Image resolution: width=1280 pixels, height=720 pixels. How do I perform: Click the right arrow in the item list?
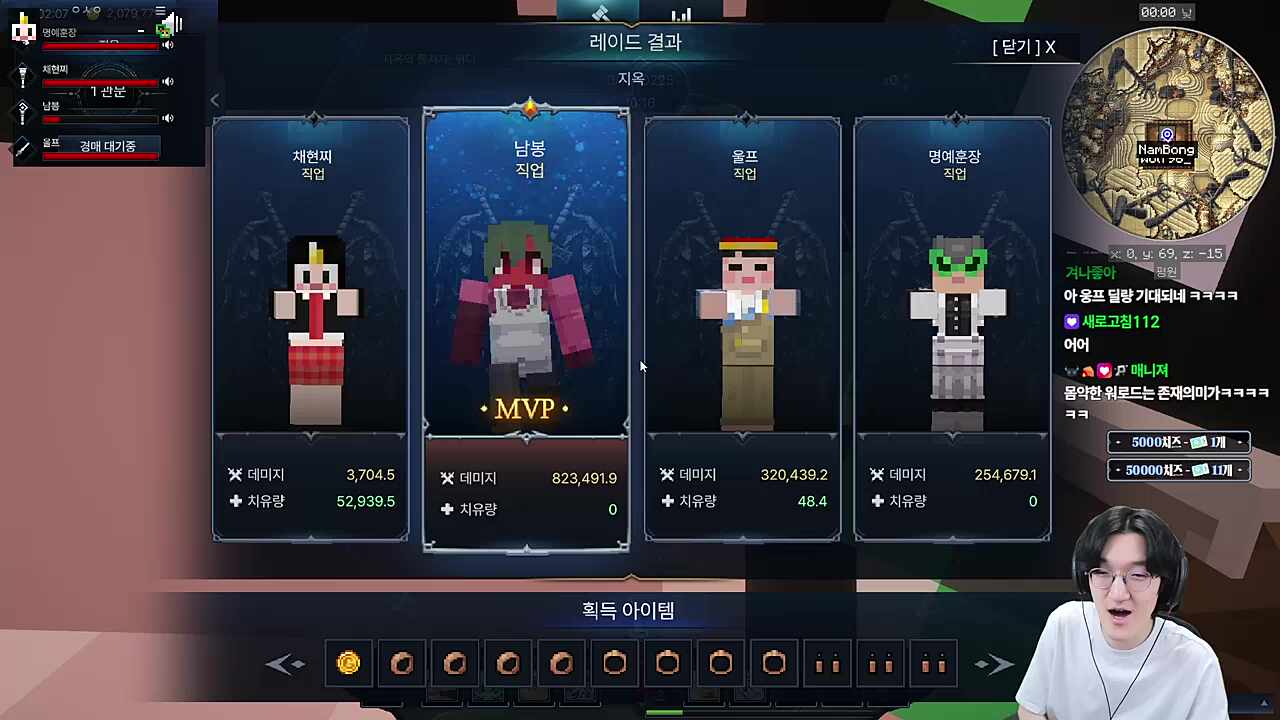pyautogui.click(x=995, y=663)
